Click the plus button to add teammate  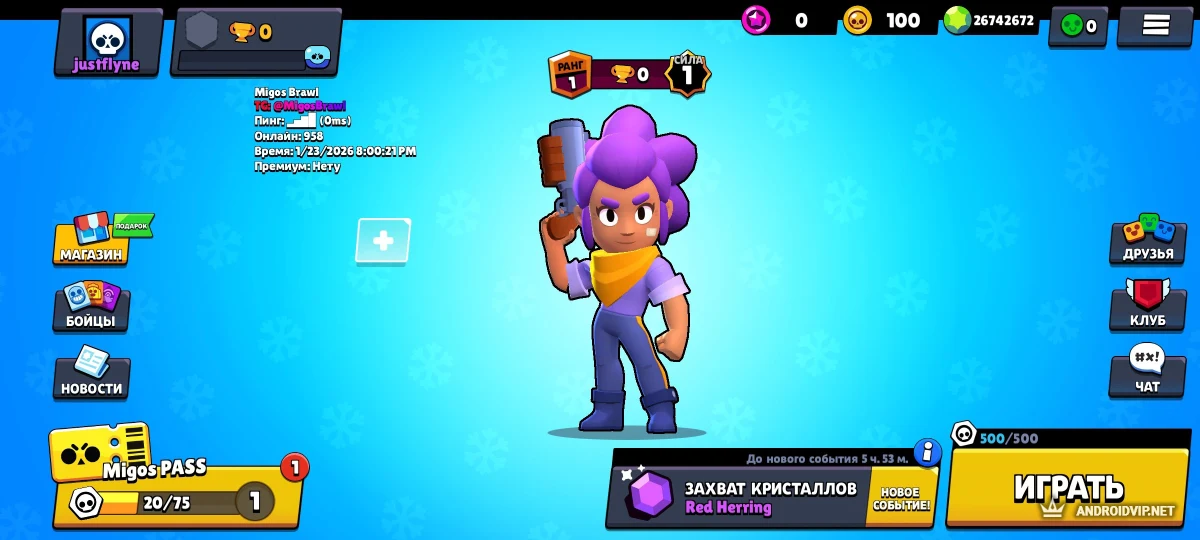[x=383, y=241]
